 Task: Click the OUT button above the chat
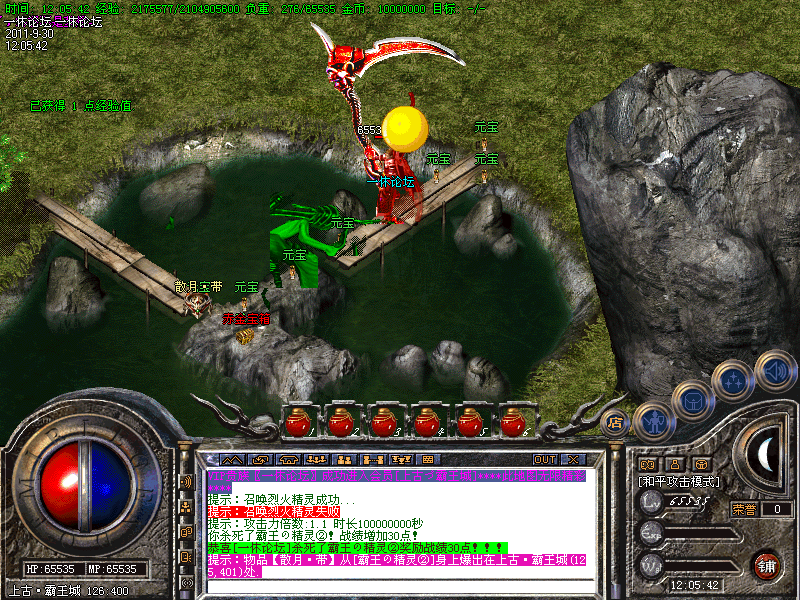coord(544,459)
